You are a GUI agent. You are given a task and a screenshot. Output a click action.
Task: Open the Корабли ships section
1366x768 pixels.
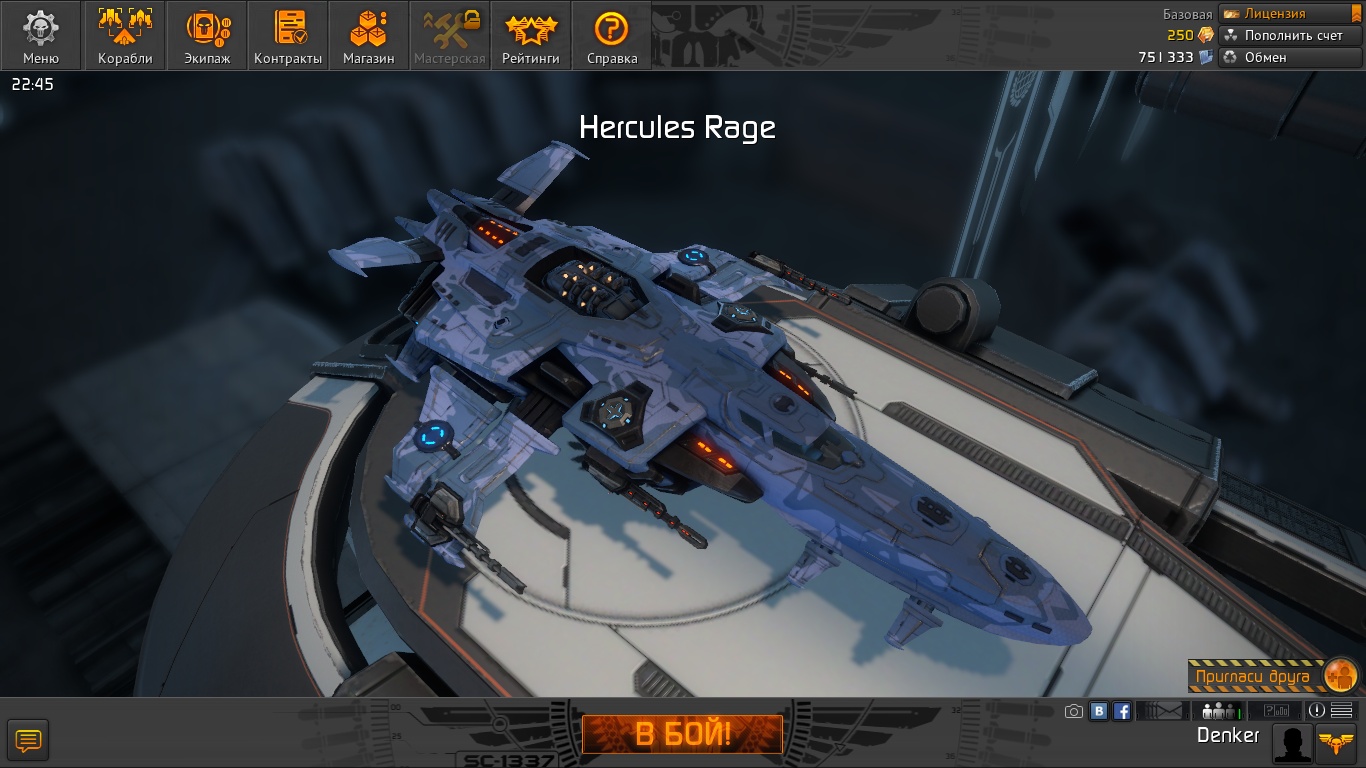(x=126, y=36)
